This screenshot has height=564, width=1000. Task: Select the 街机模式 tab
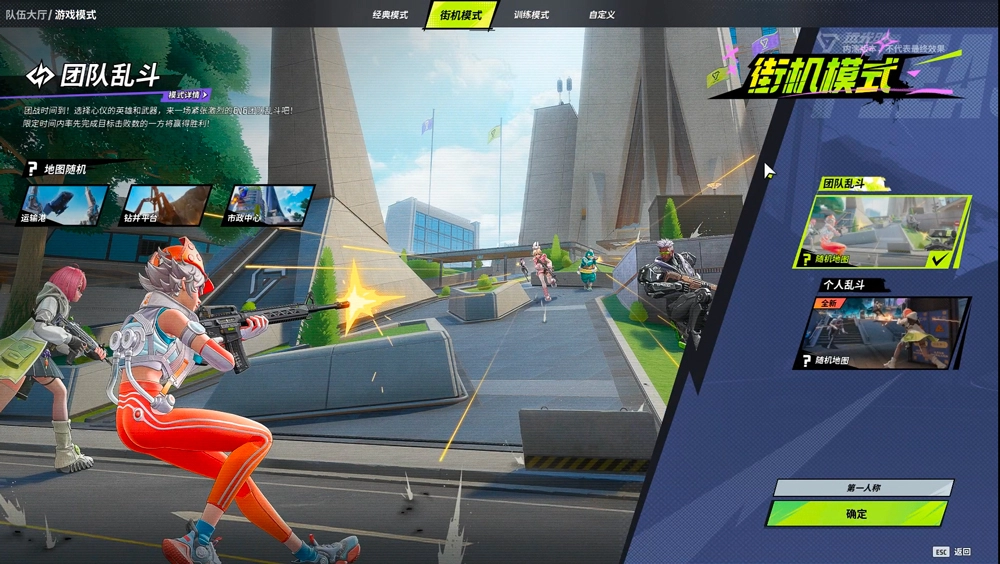click(461, 15)
